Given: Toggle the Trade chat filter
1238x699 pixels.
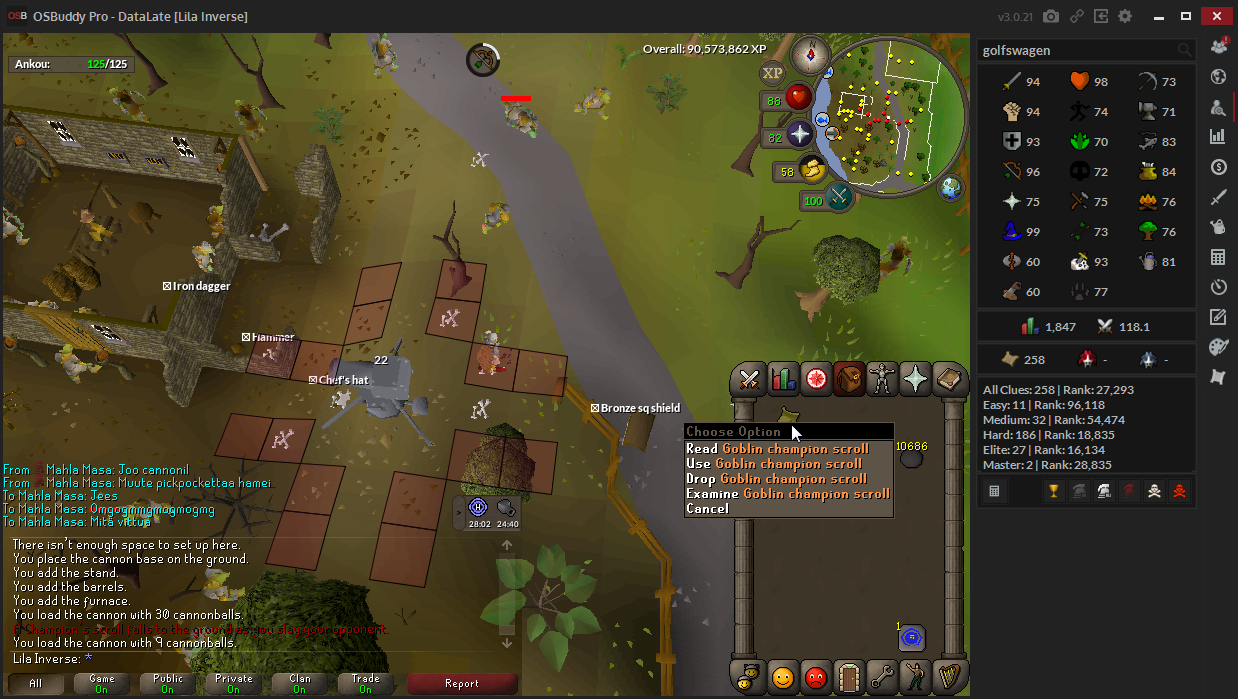Looking at the screenshot, I should [365, 684].
